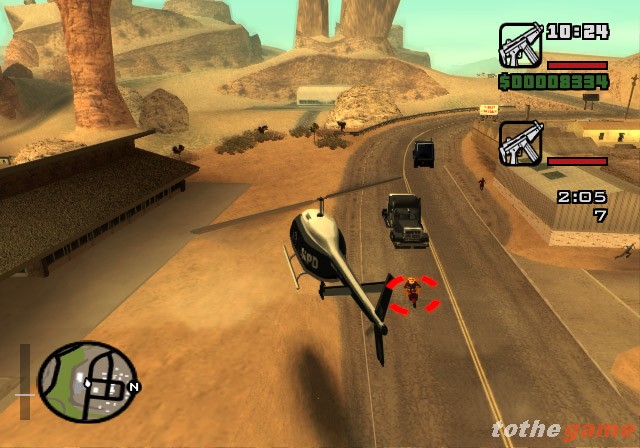The width and height of the screenshot is (640, 448).
Task: Select the SMG weapon icon beside the 2:05 timer
Action: pos(520,143)
